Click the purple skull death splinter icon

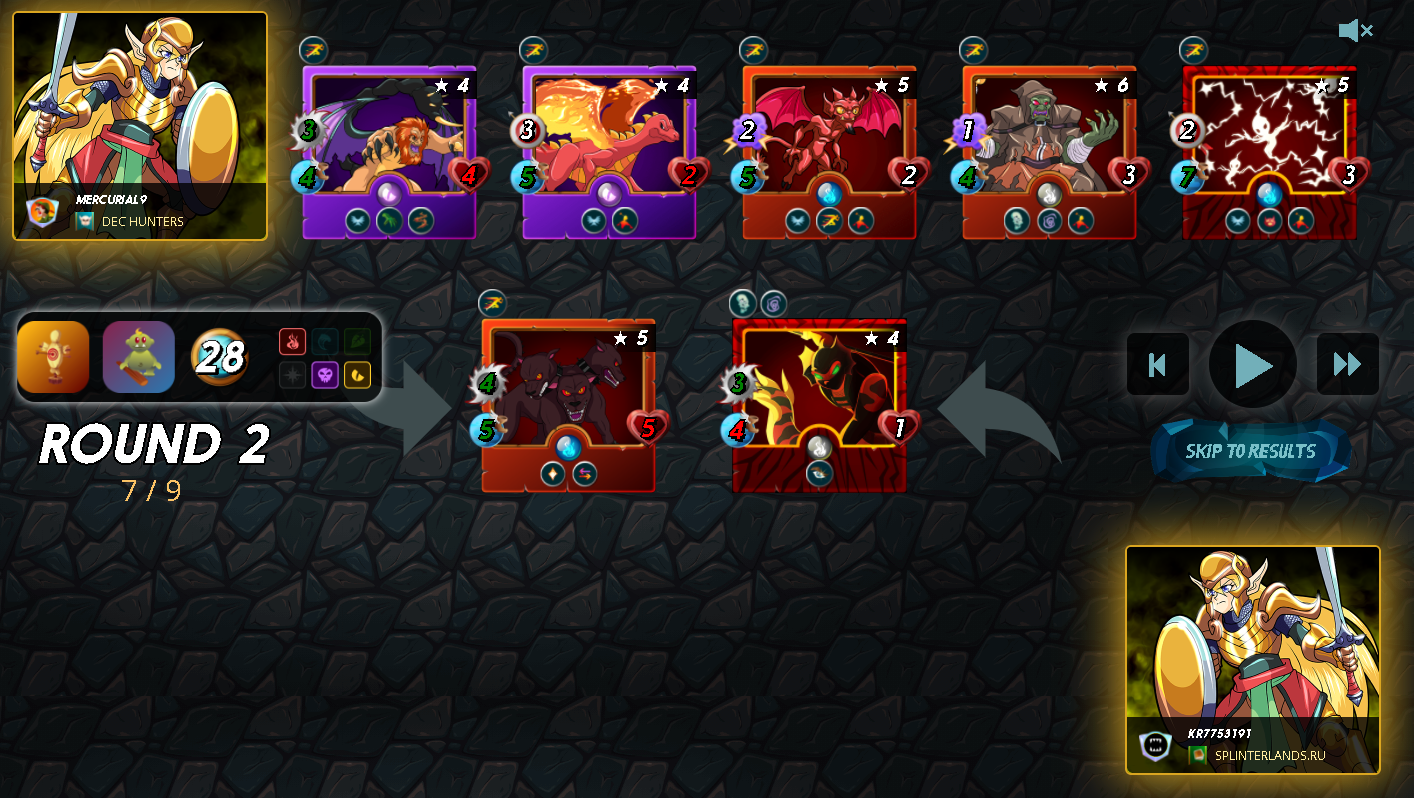(x=325, y=375)
